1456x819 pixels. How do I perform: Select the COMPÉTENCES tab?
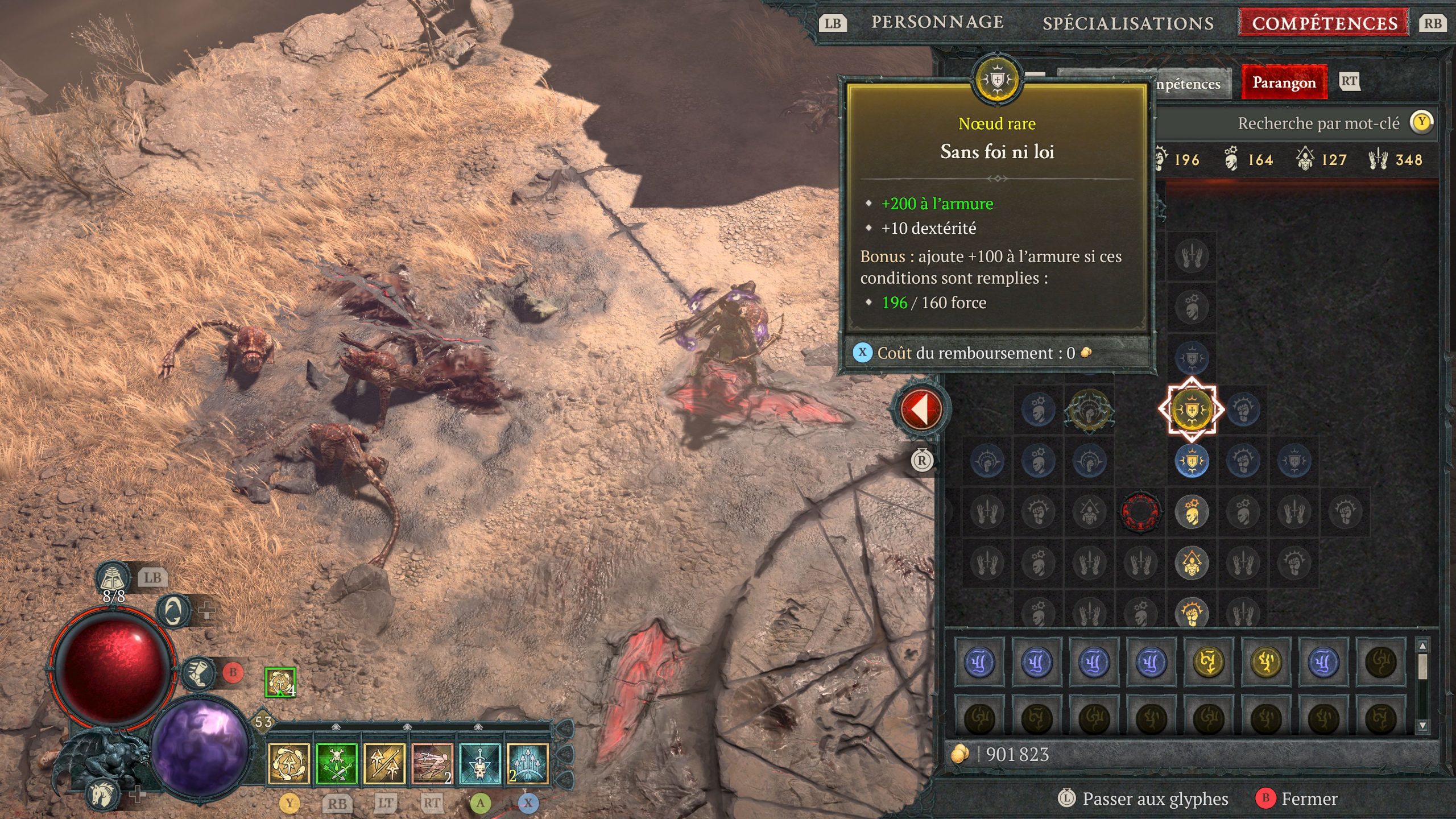pyautogui.click(x=1325, y=23)
